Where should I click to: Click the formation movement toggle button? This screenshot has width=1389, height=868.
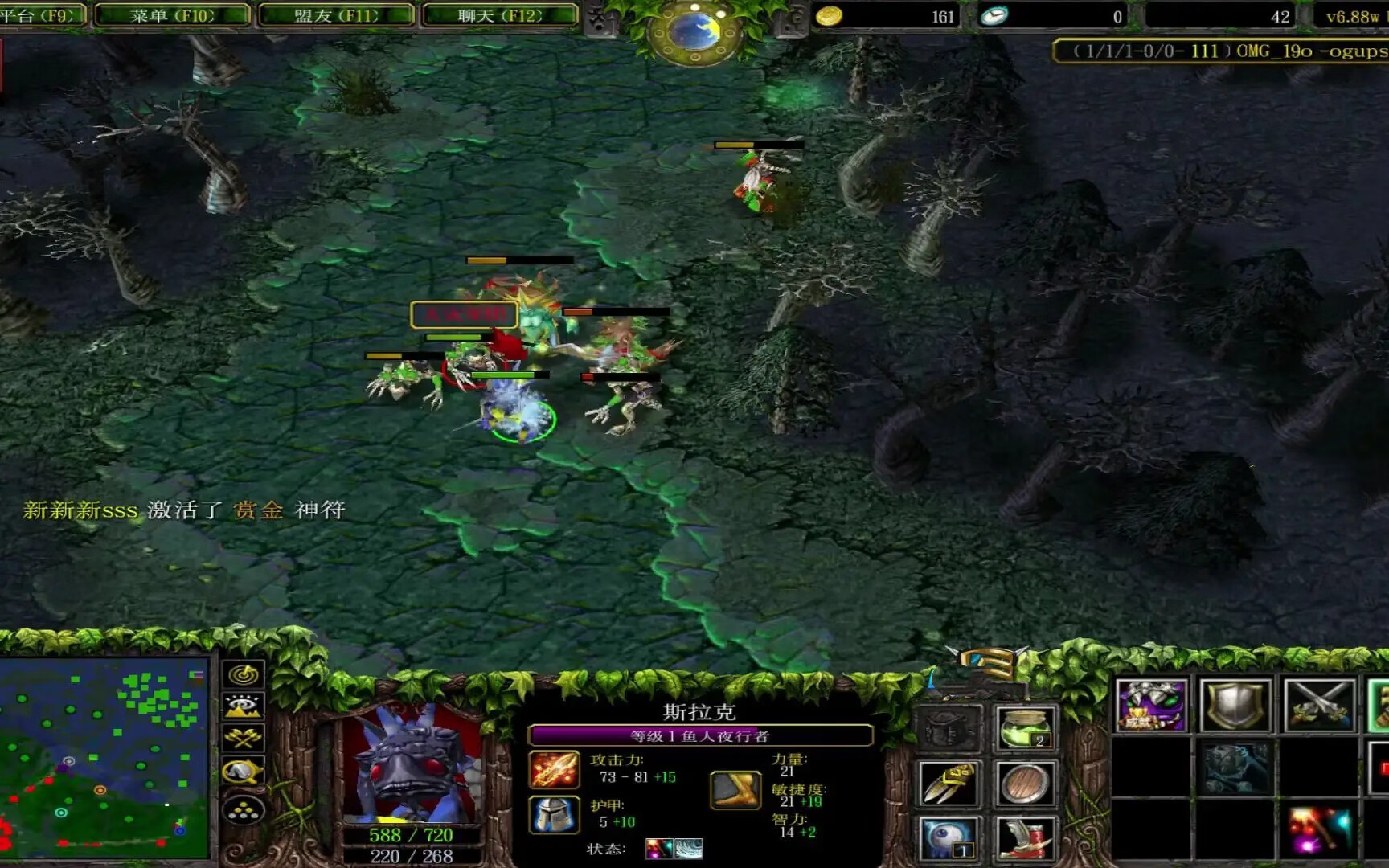[x=244, y=810]
